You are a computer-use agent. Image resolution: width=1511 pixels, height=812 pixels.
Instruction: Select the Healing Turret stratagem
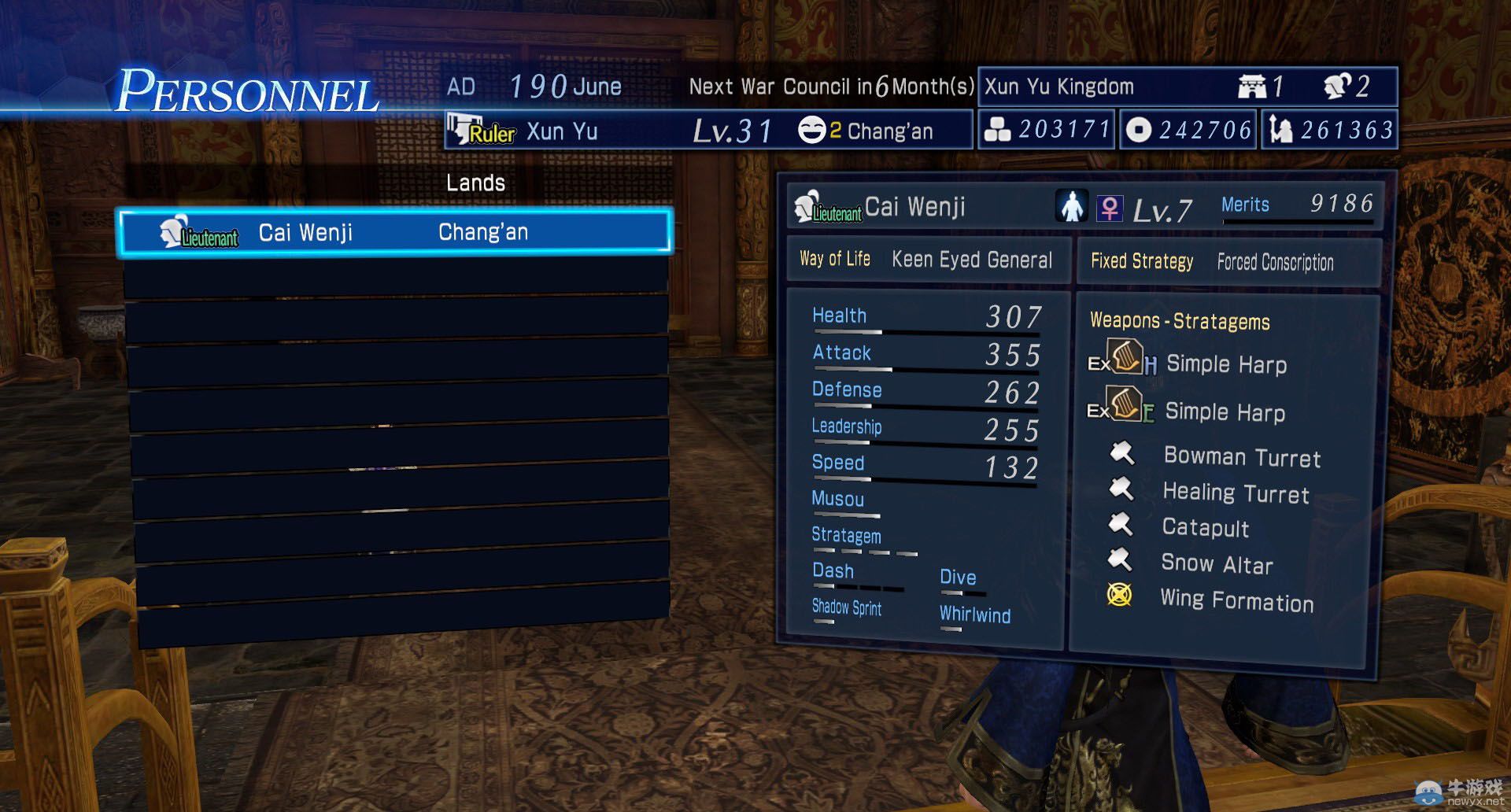pos(1236,493)
